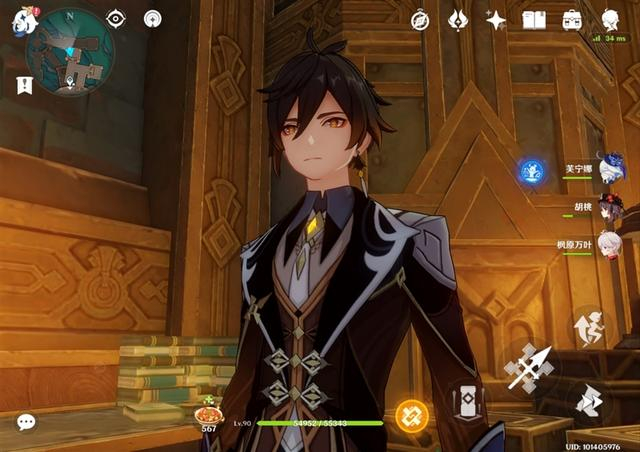Tap the circular target icon beside the eye
This screenshot has height=452, width=640.
tap(152, 19)
